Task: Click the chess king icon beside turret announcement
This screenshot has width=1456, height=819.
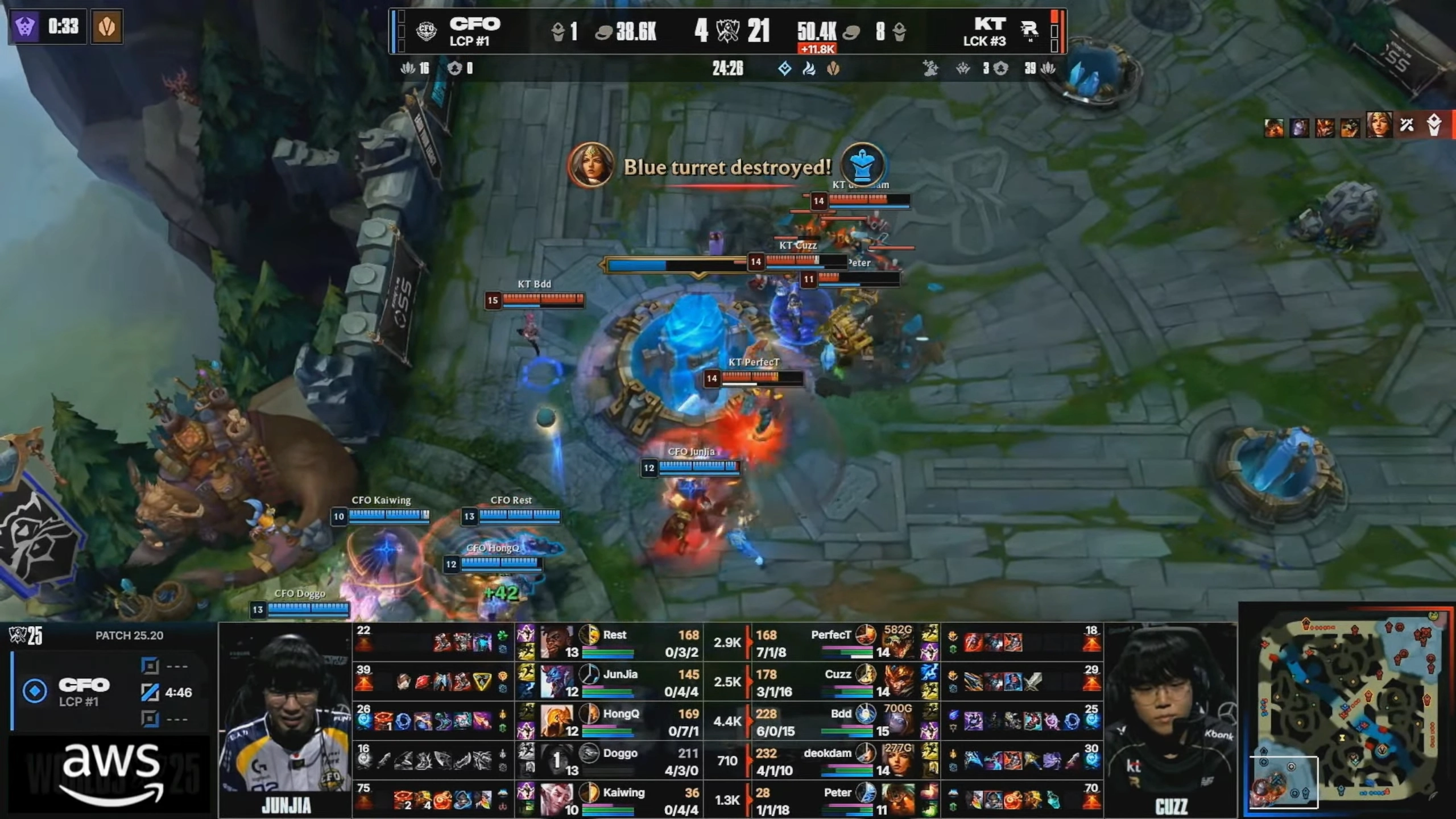Action: (x=863, y=165)
